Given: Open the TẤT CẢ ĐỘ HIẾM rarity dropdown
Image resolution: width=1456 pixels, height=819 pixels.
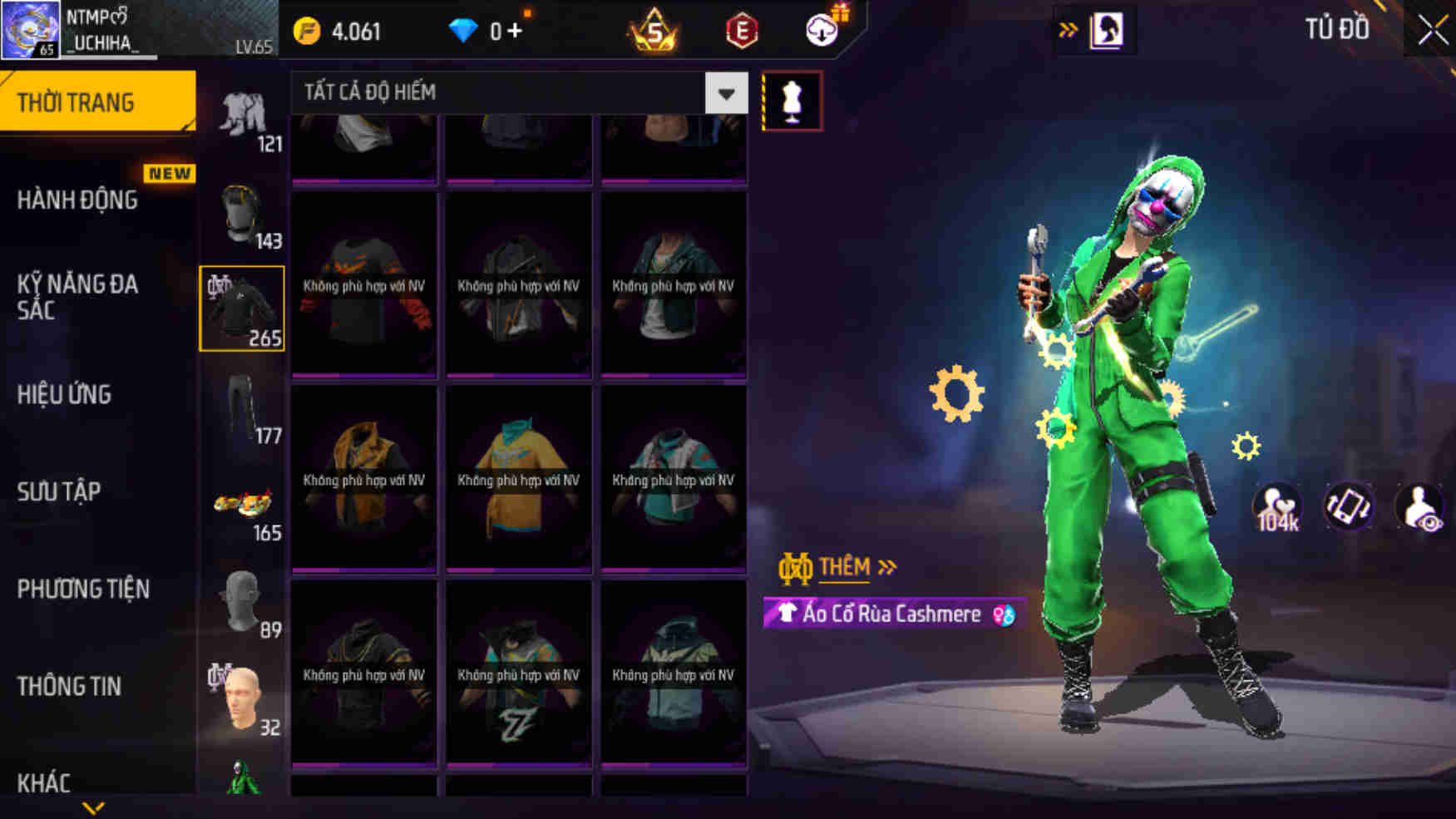Looking at the screenshot, I should pyautogui.click(x=725, y=93).
